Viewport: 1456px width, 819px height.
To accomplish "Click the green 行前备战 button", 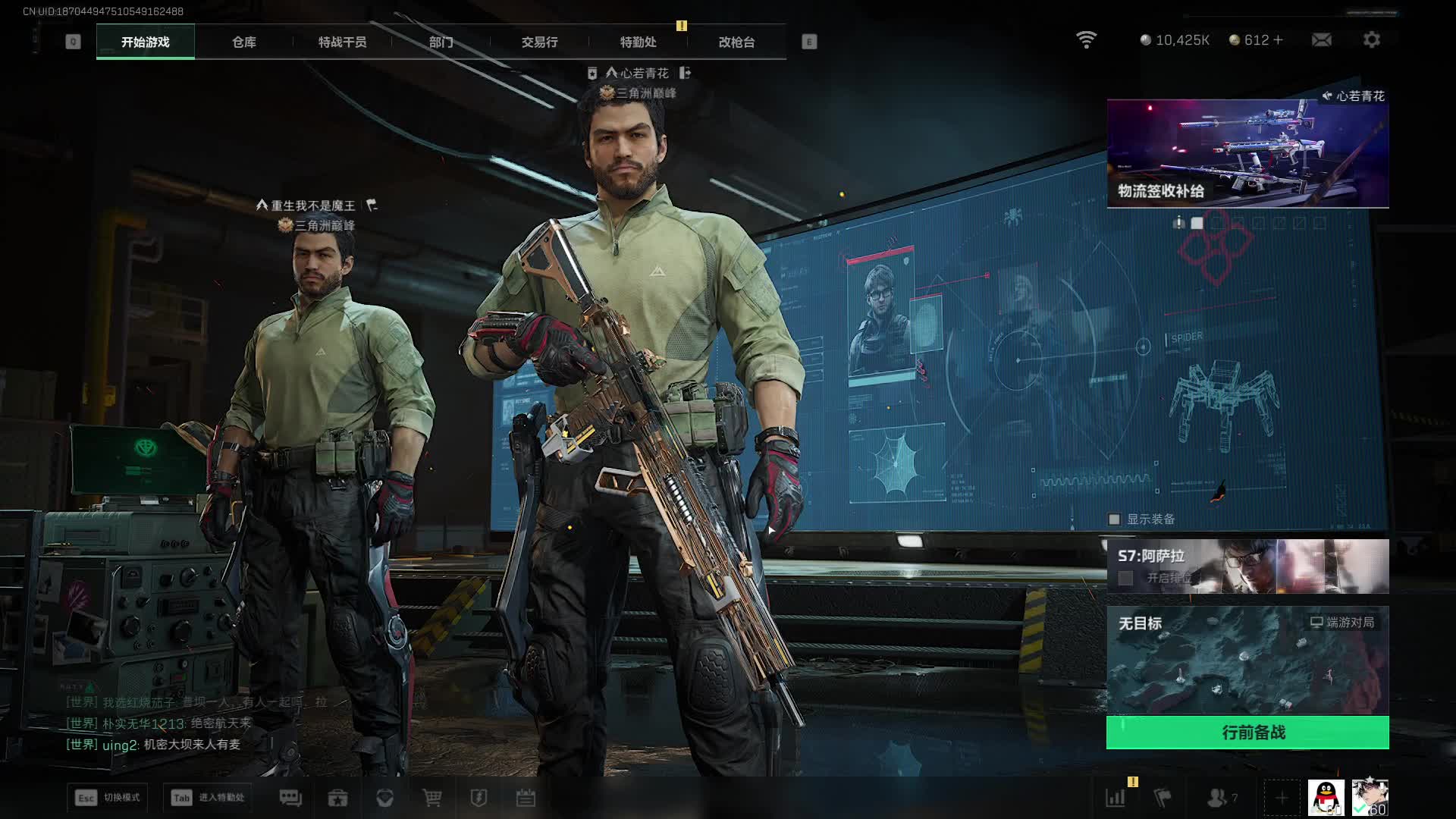I will click(x=1247, y=733).
